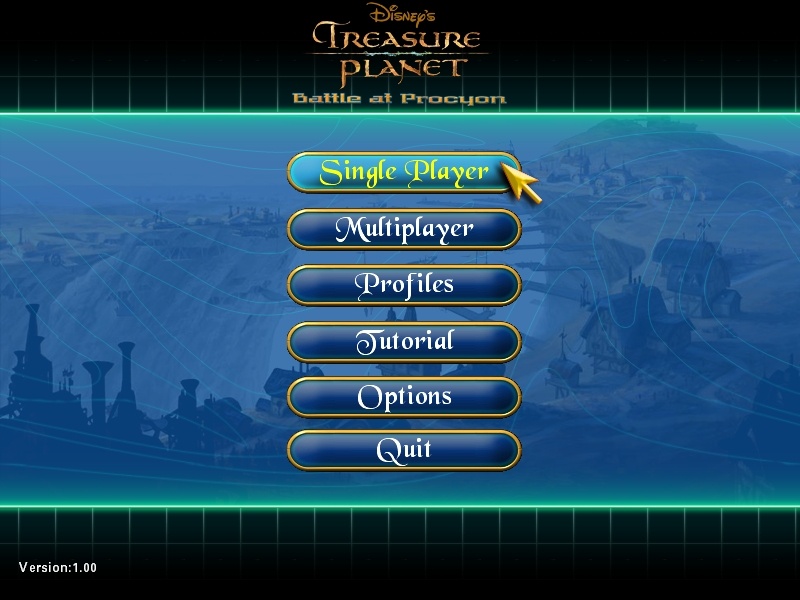Open the Multiplayer menu
Image resolution: width=800 pixels, height=600 pixels.
point(404,229)
